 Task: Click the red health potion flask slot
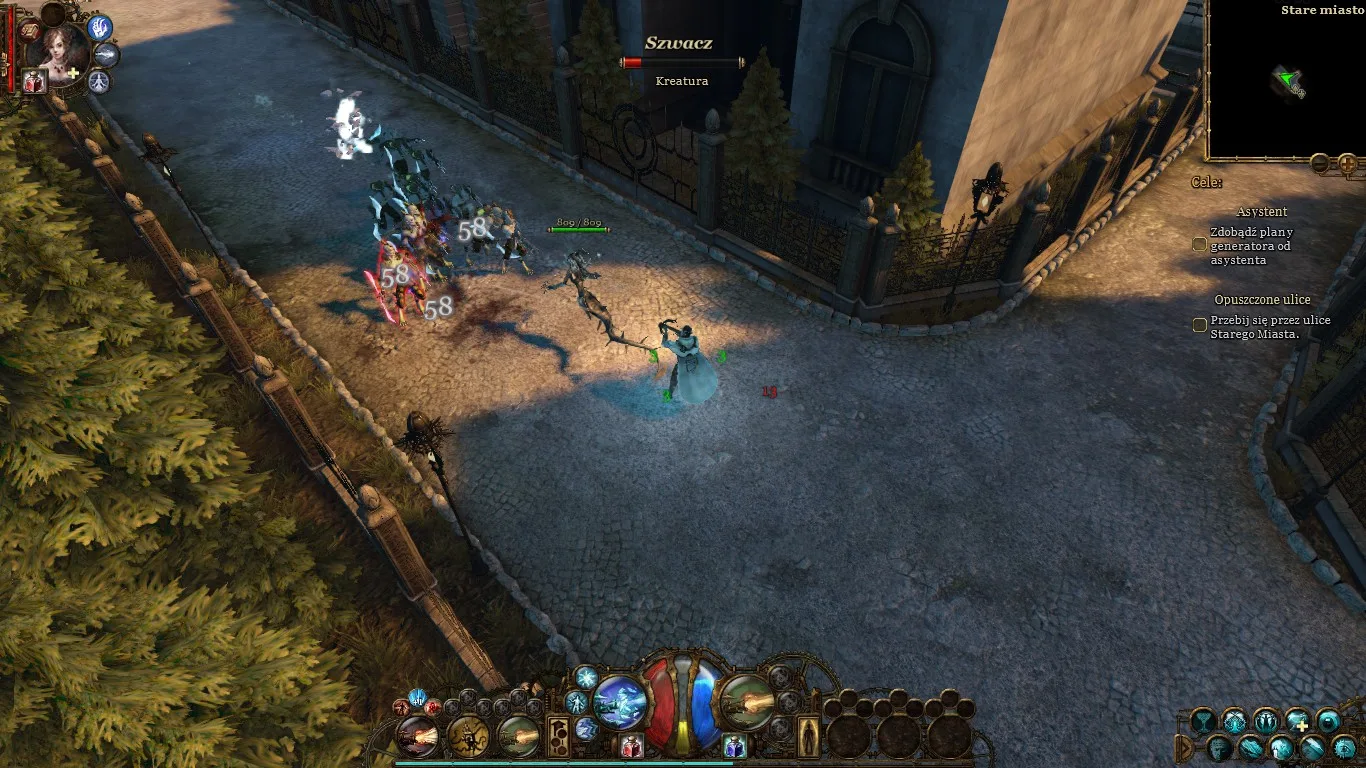(631, 746)
